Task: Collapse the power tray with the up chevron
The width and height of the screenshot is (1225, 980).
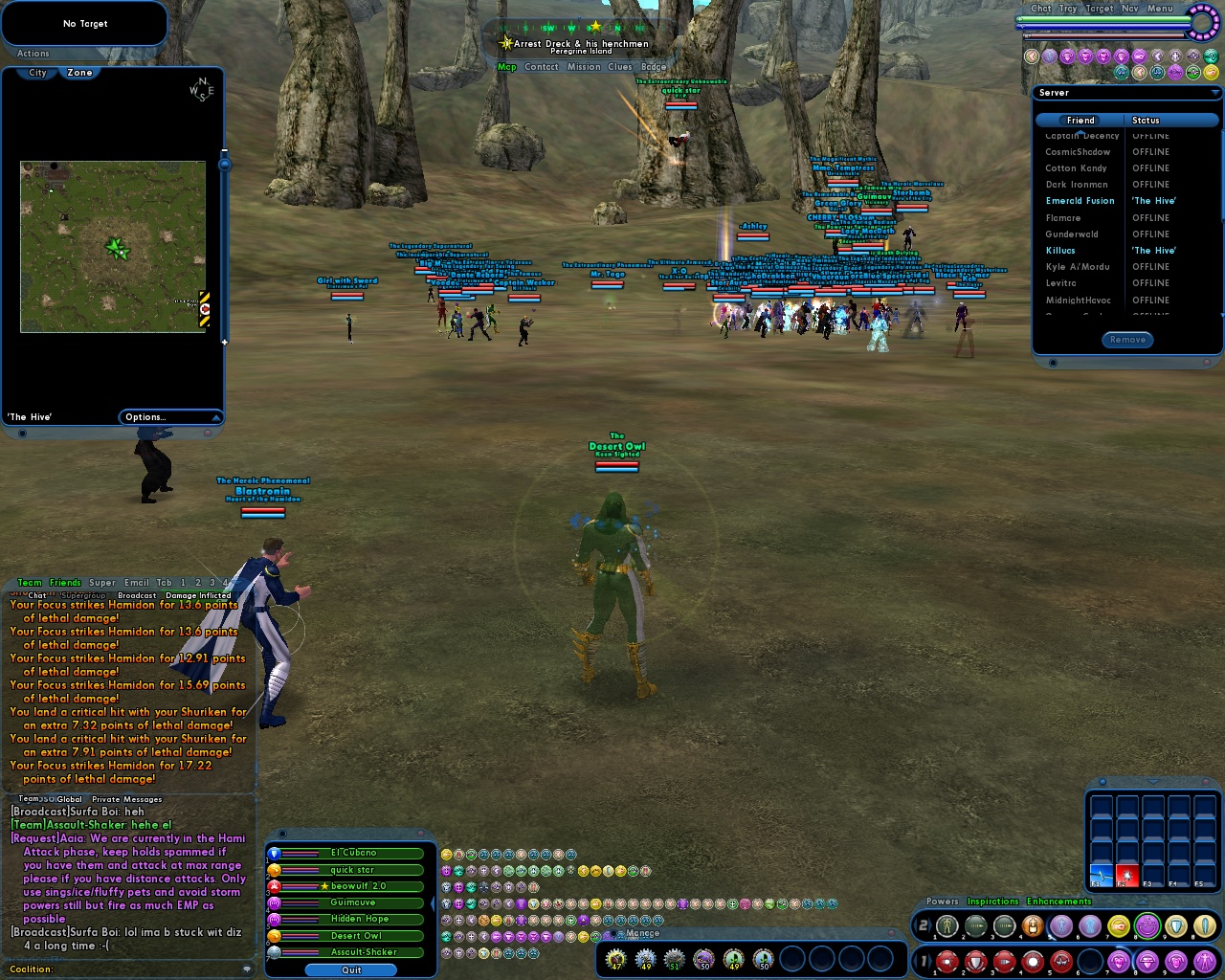Action: point(1142,902)
